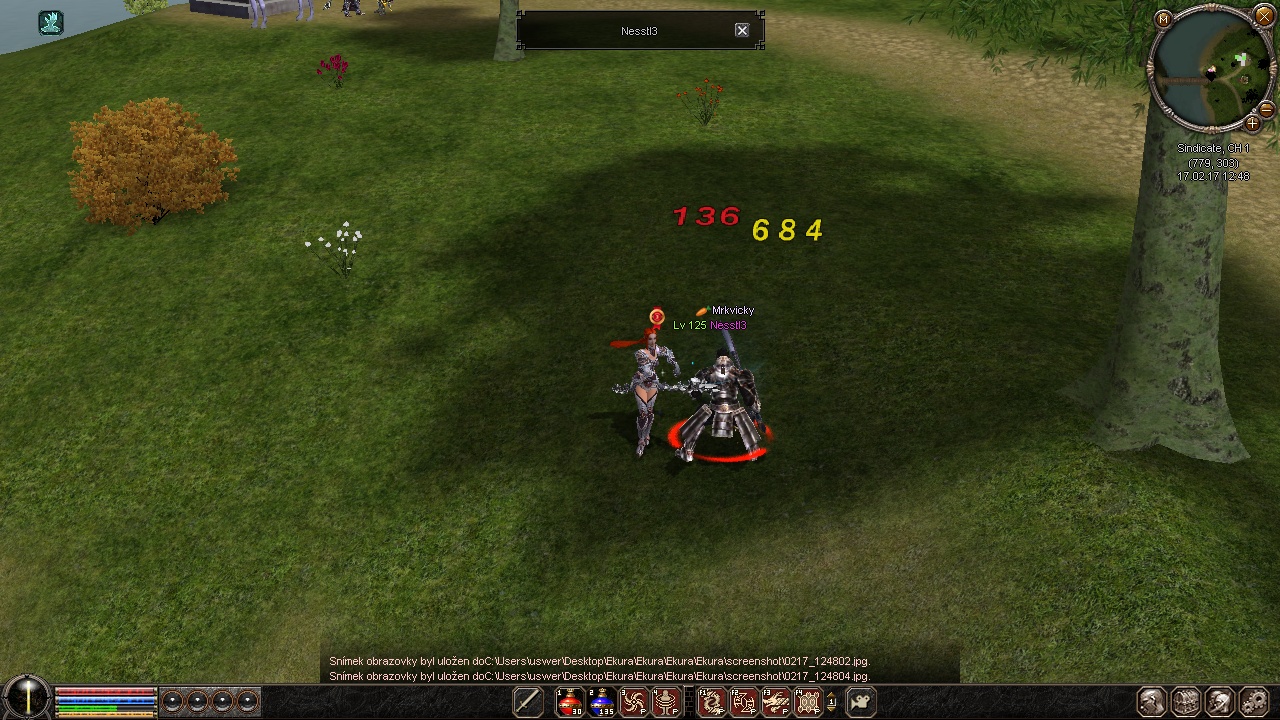Screen dimensions: 1280x720
Task: Click the teal buff icon in the corner
Action: pyautogui.click(x=51, y=22)
